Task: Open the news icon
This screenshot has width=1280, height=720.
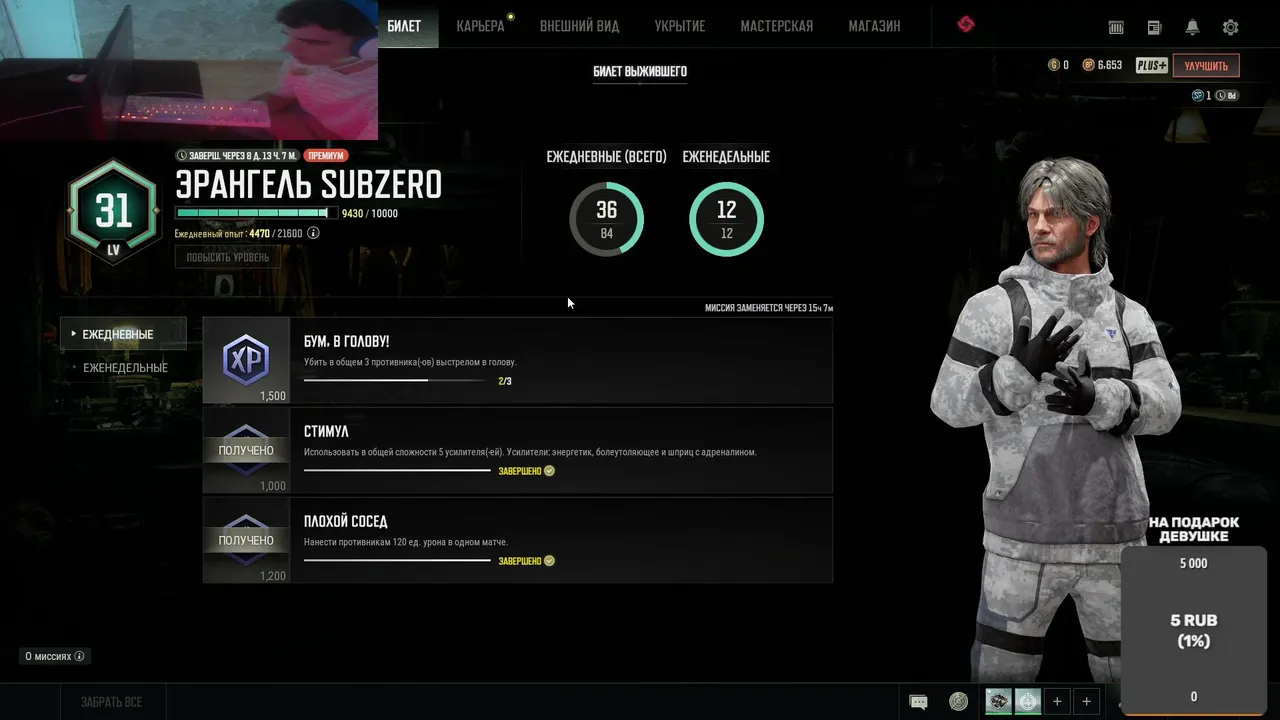Action: 1154,28
